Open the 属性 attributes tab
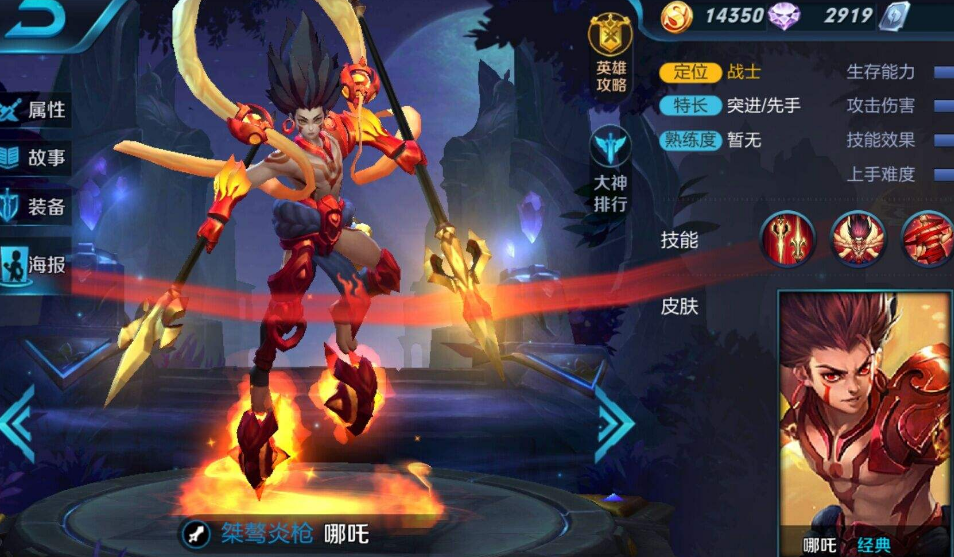Screen dimensions: 954x557 point(36,109)
